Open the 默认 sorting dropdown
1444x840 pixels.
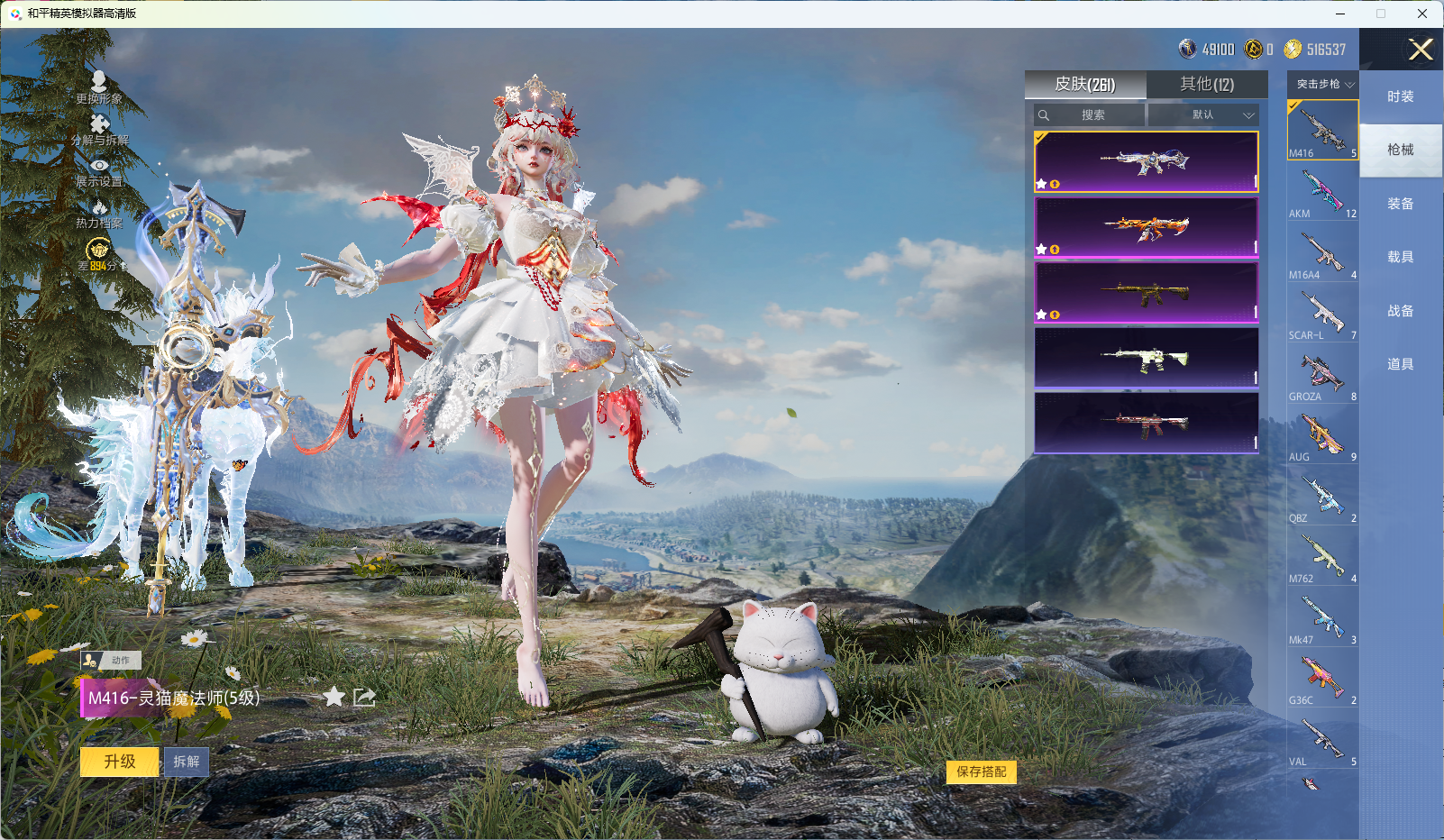[x=1202, y=115]
